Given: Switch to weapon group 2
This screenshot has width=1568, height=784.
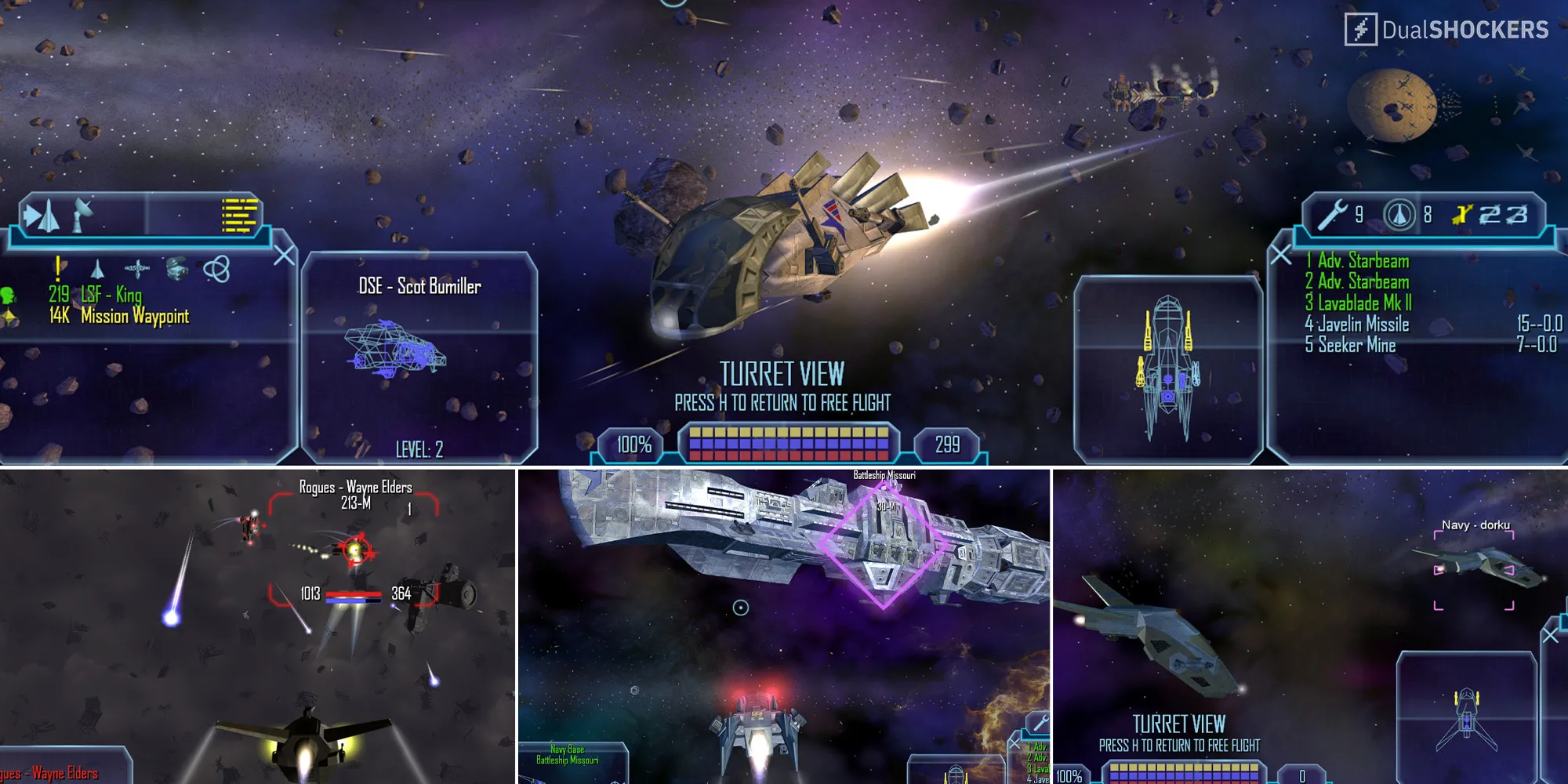Looking at the screenshot, I should point(1490,215).
